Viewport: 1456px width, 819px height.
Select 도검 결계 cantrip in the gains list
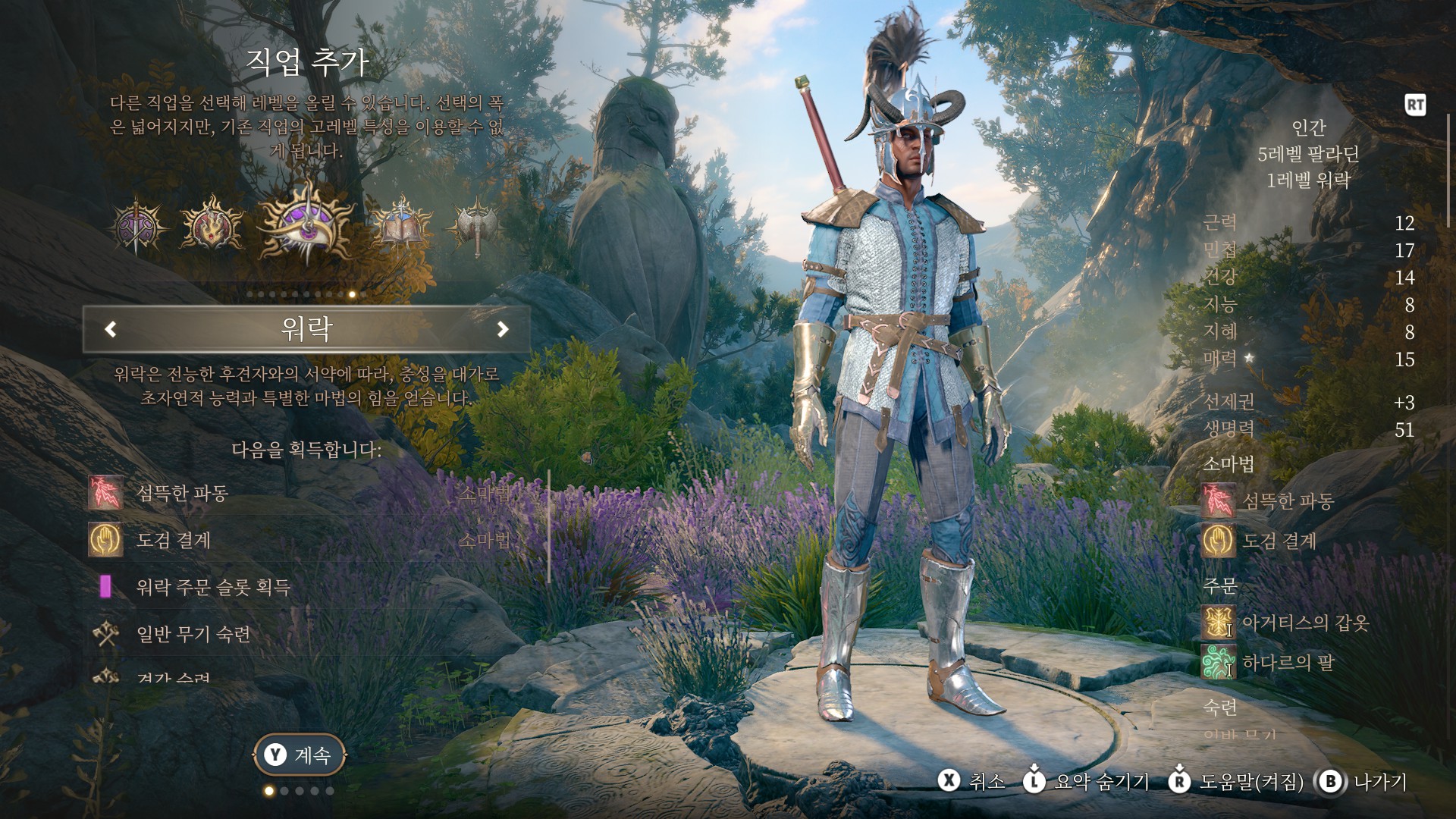coord(173,541)
